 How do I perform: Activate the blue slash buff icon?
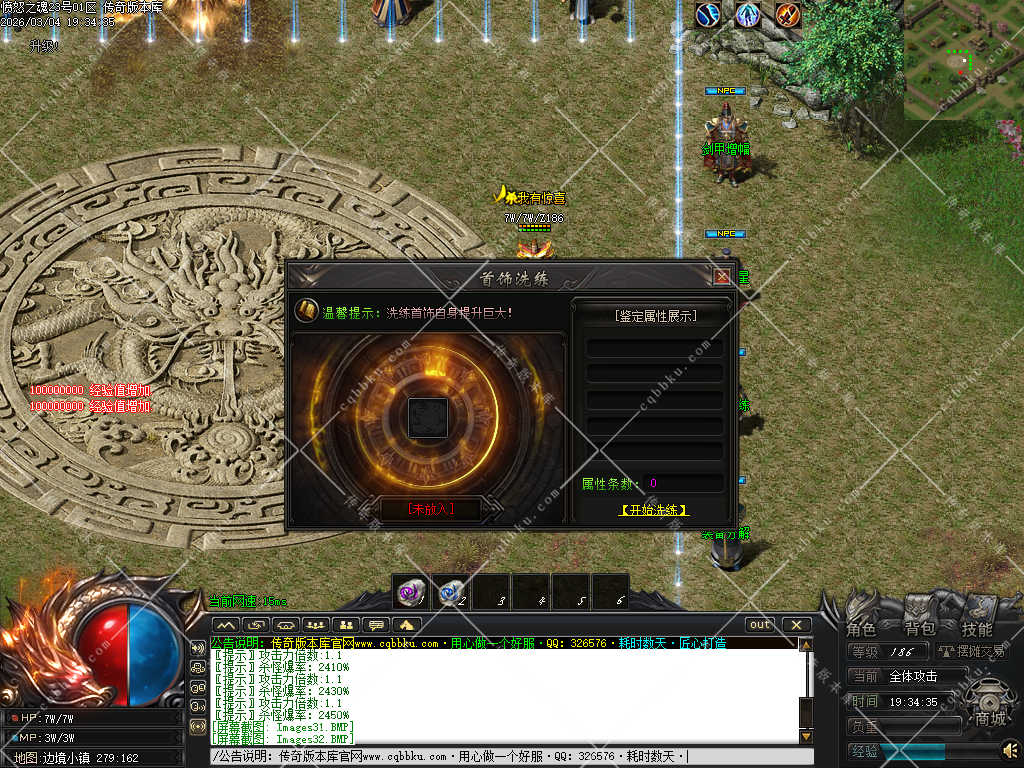coord(709,15)
